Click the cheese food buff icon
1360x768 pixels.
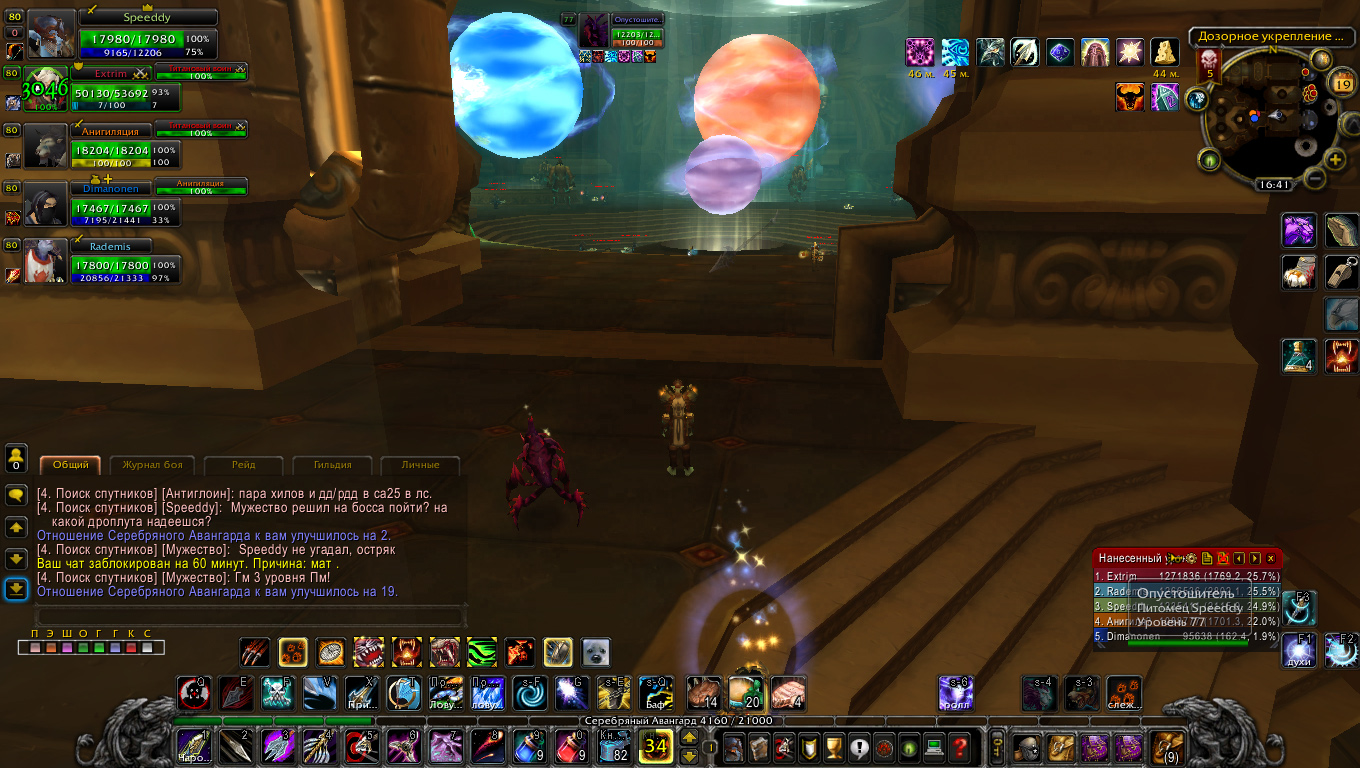point(1164,52)
